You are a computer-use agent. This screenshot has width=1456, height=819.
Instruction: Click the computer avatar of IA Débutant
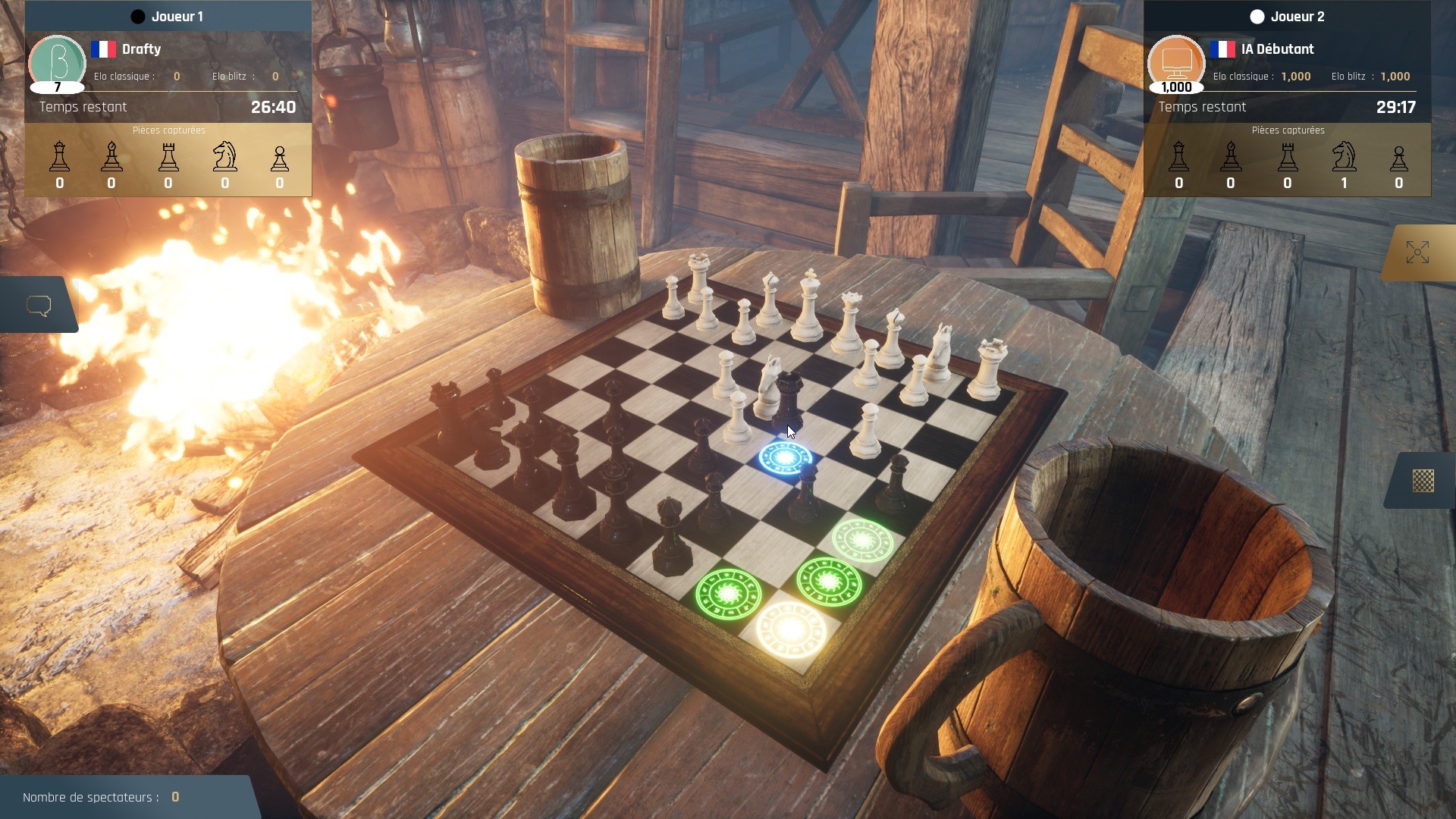tap(1177, 64)
